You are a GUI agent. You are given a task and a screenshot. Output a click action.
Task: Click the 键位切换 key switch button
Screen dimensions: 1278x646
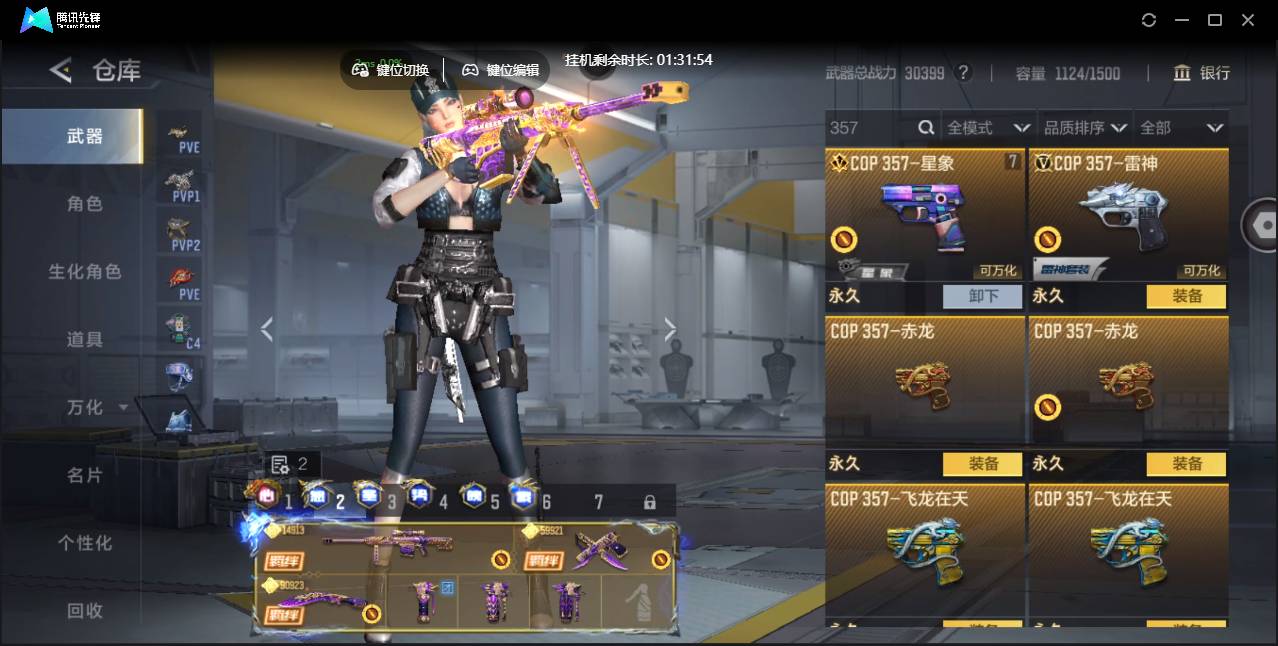coord(391,70)
